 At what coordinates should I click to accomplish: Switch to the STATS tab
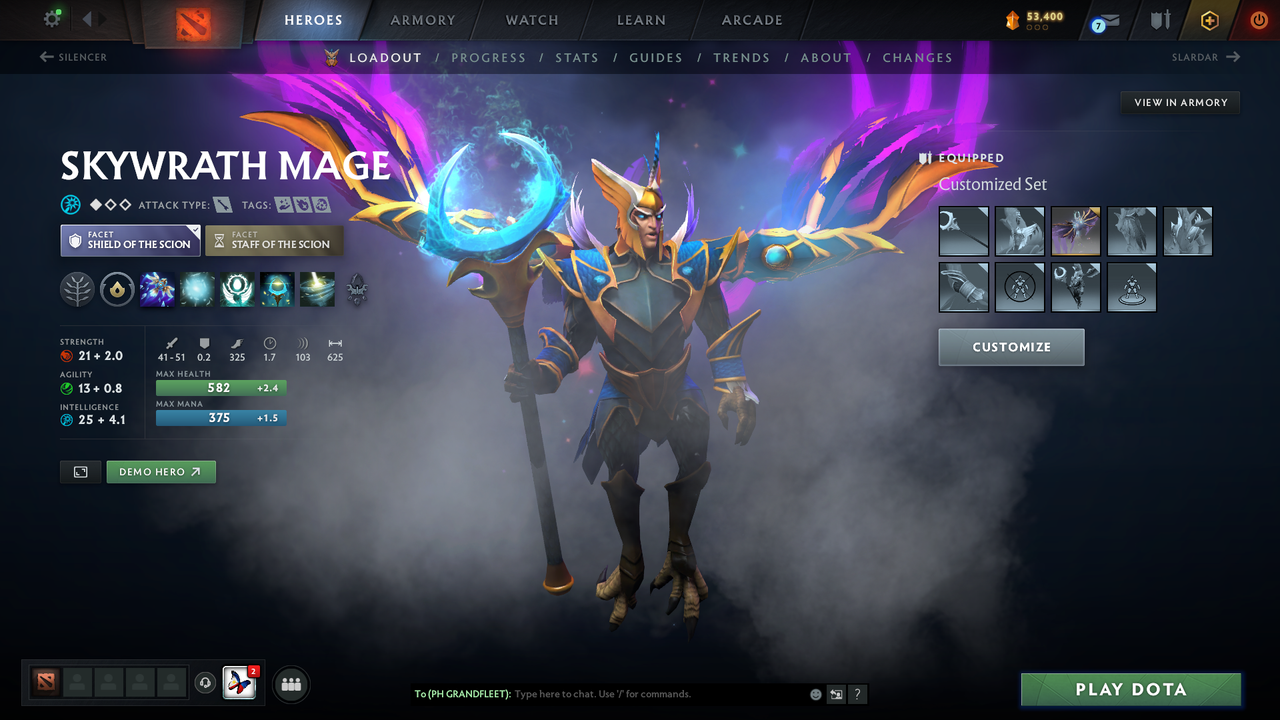(577, 57)
